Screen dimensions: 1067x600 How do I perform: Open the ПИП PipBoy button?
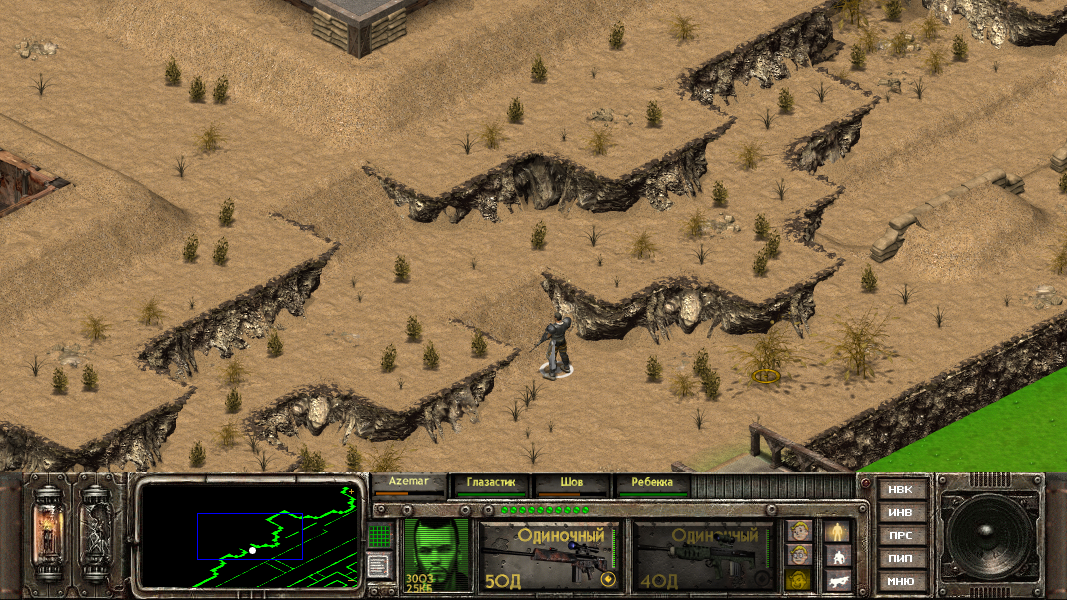coord(900,558)
